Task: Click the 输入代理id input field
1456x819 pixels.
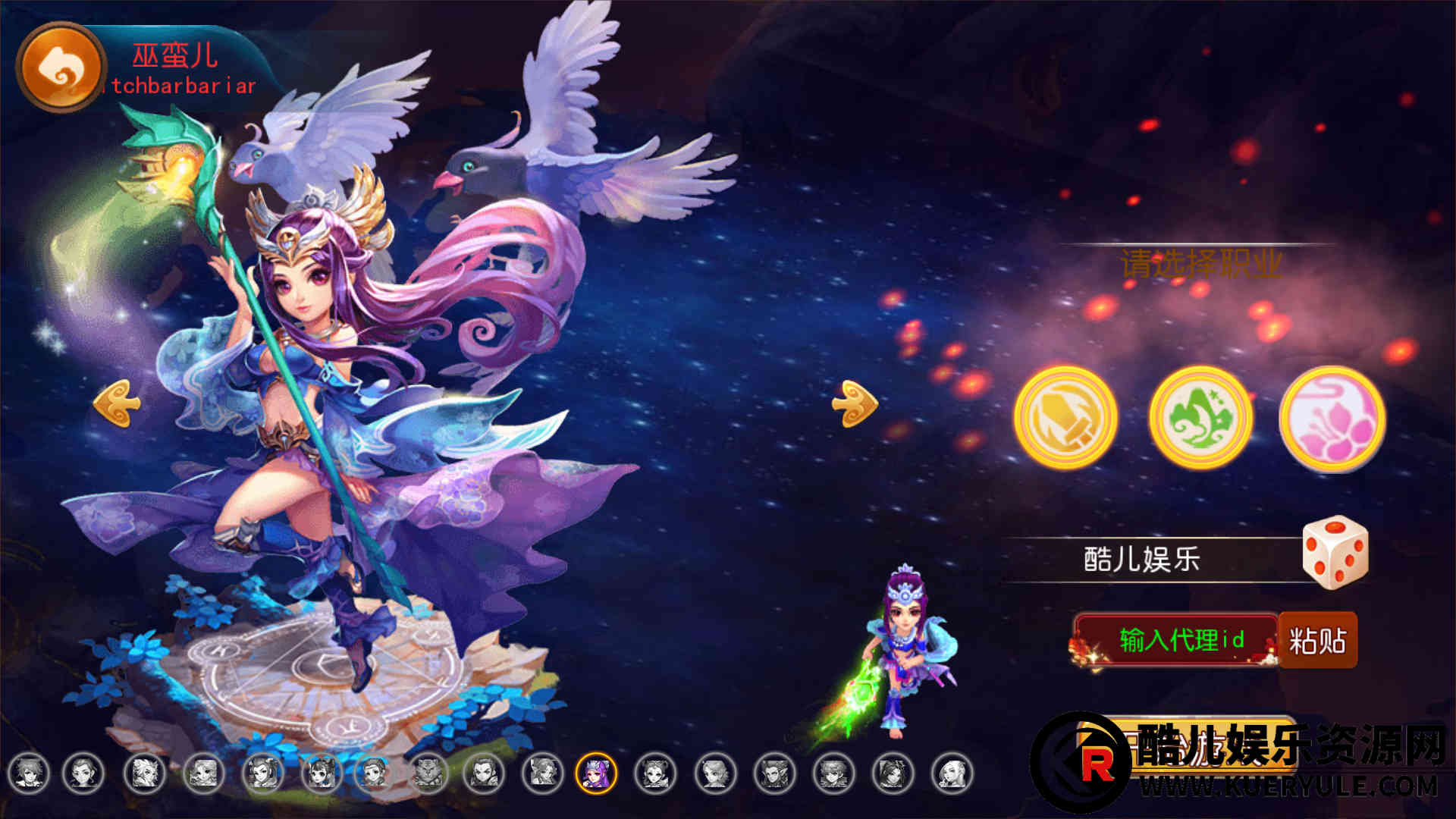Action: point(1179,640)
